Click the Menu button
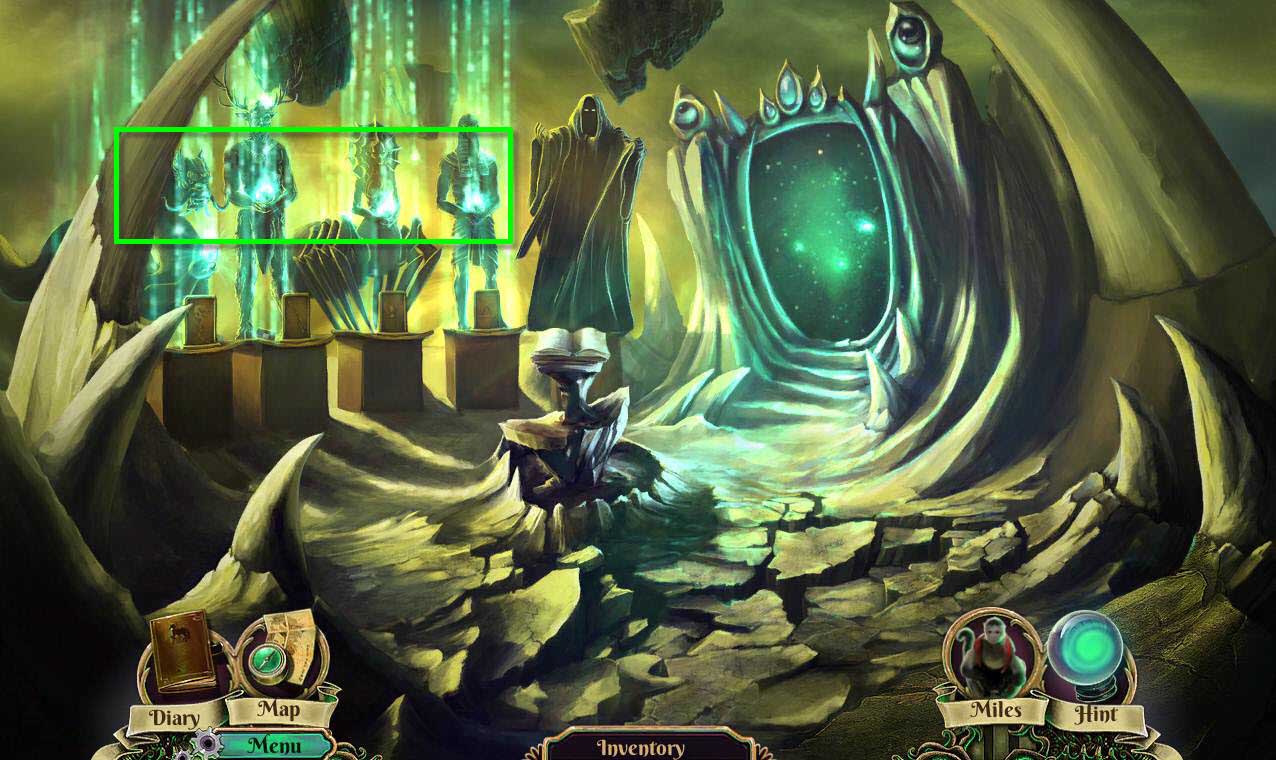This screenshot has height=760, width=1276. 273,745
